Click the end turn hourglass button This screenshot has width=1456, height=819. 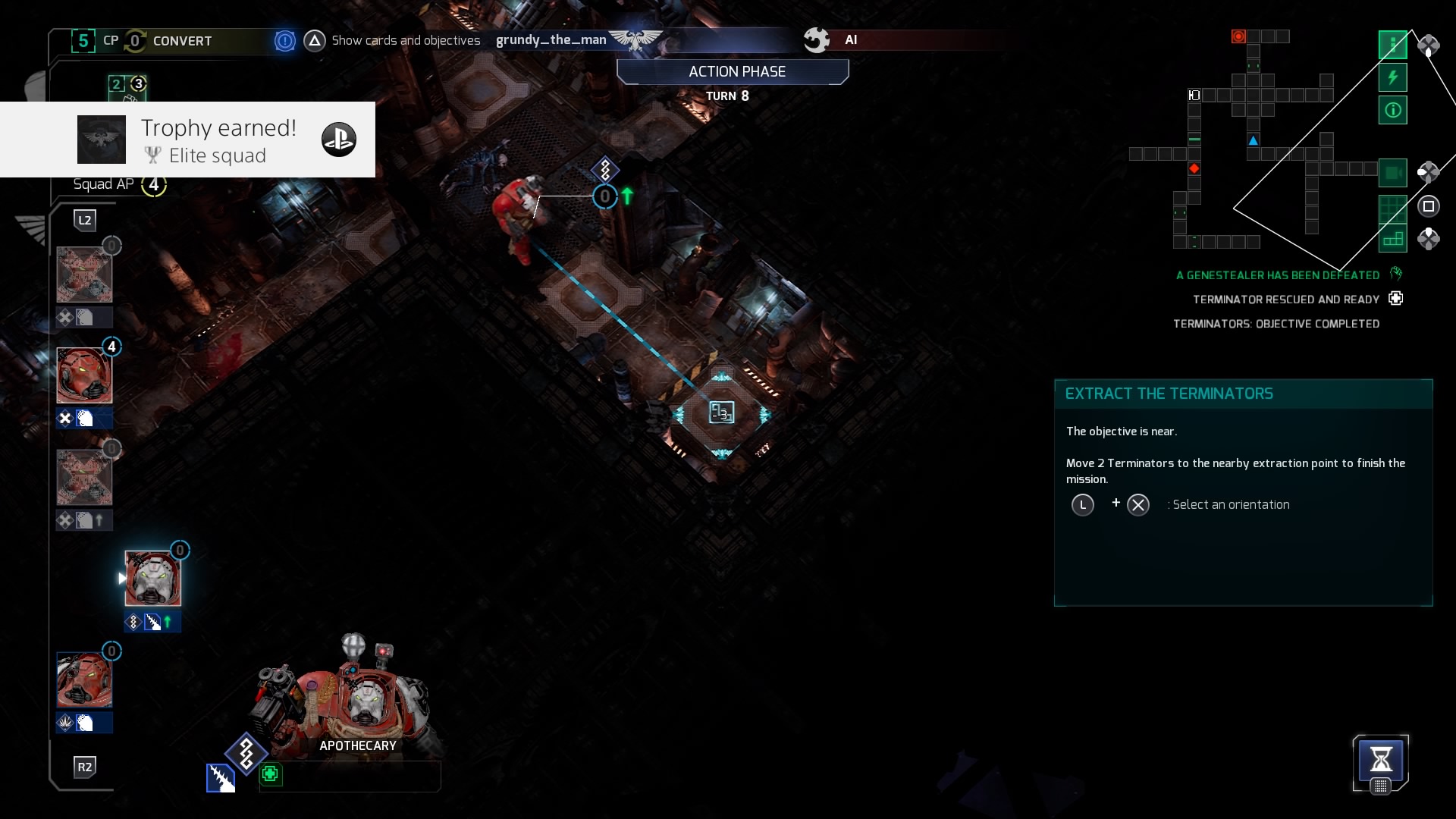pos(1380,760)
